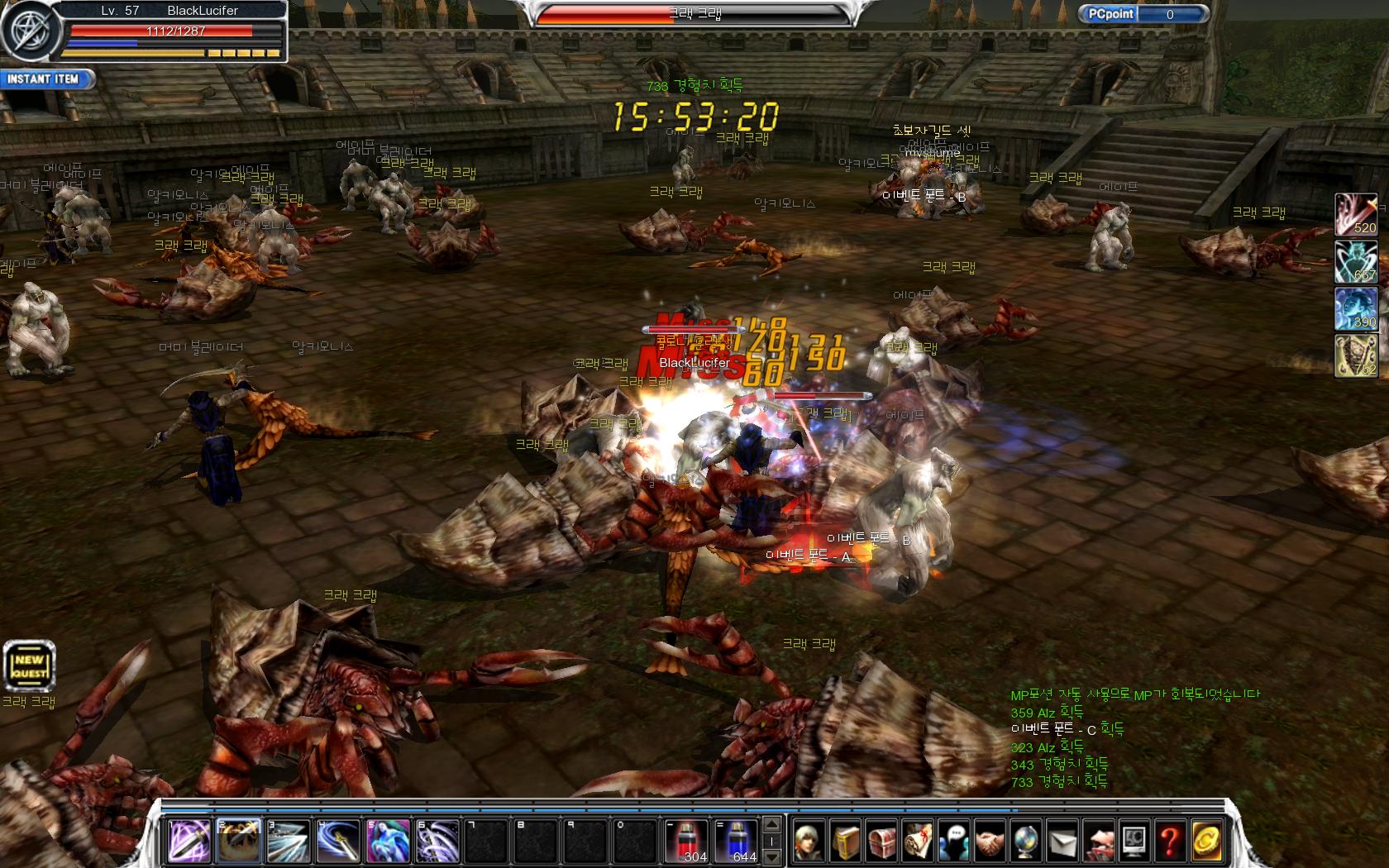
Task: Activate the blue-haired figure skill in slot 5
Action: click(x=388, y=841)
